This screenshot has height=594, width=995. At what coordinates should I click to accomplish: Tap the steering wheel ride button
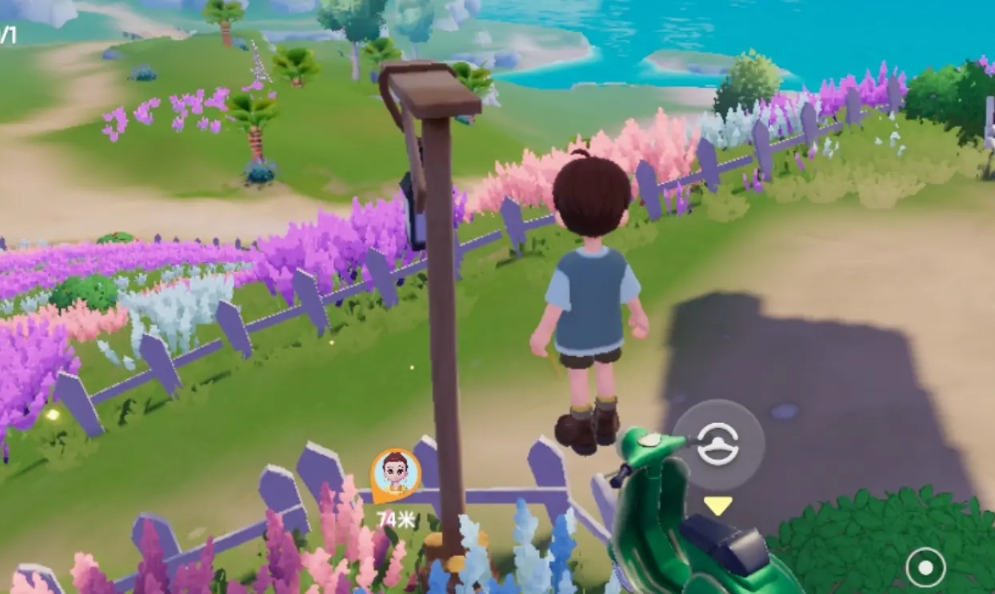click(x=717, y=444)
